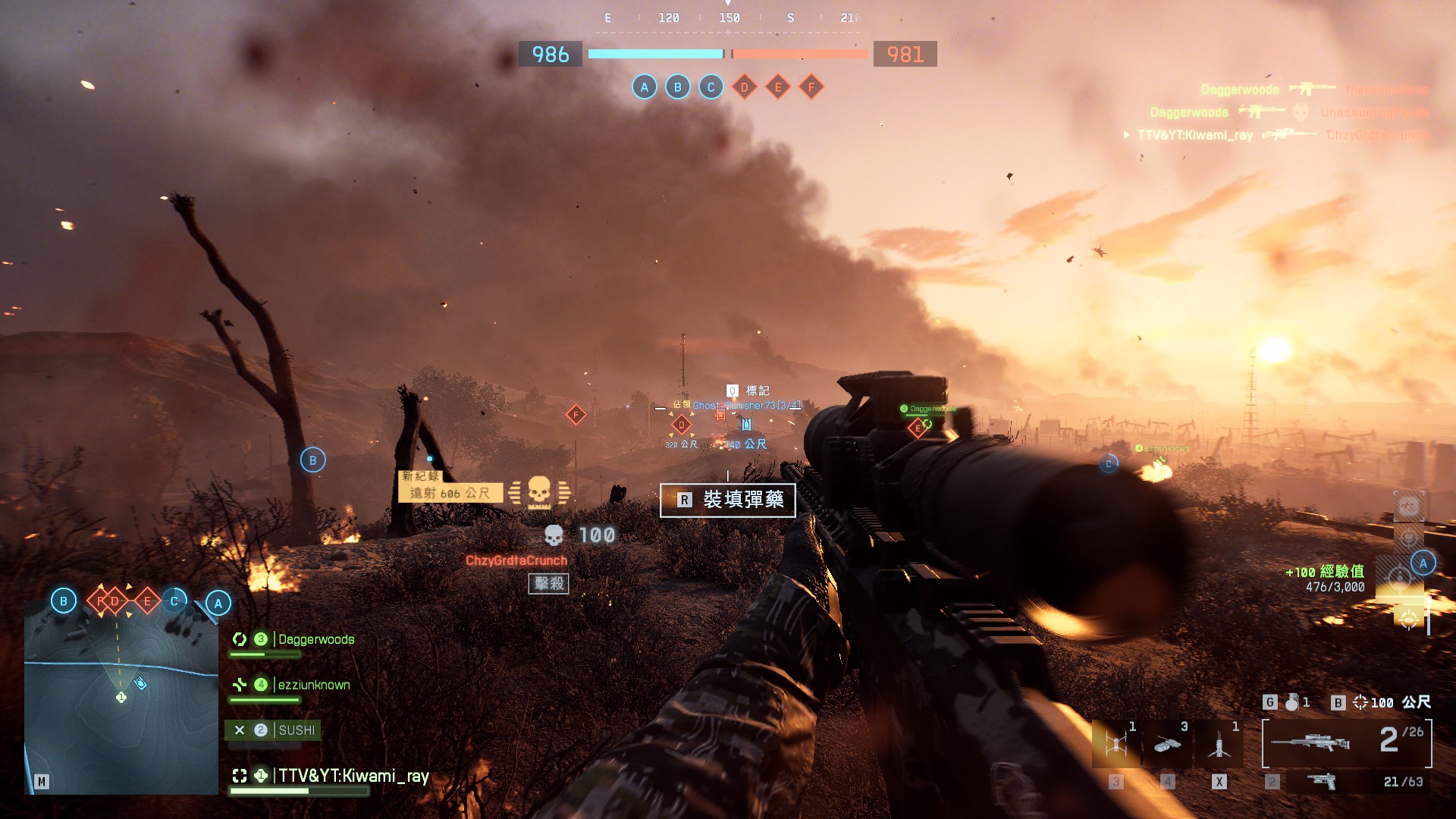Select downed squadmate SUSHI in the squad list
The height and width of the screenshot is (819, 1456).
click(296, 730)
